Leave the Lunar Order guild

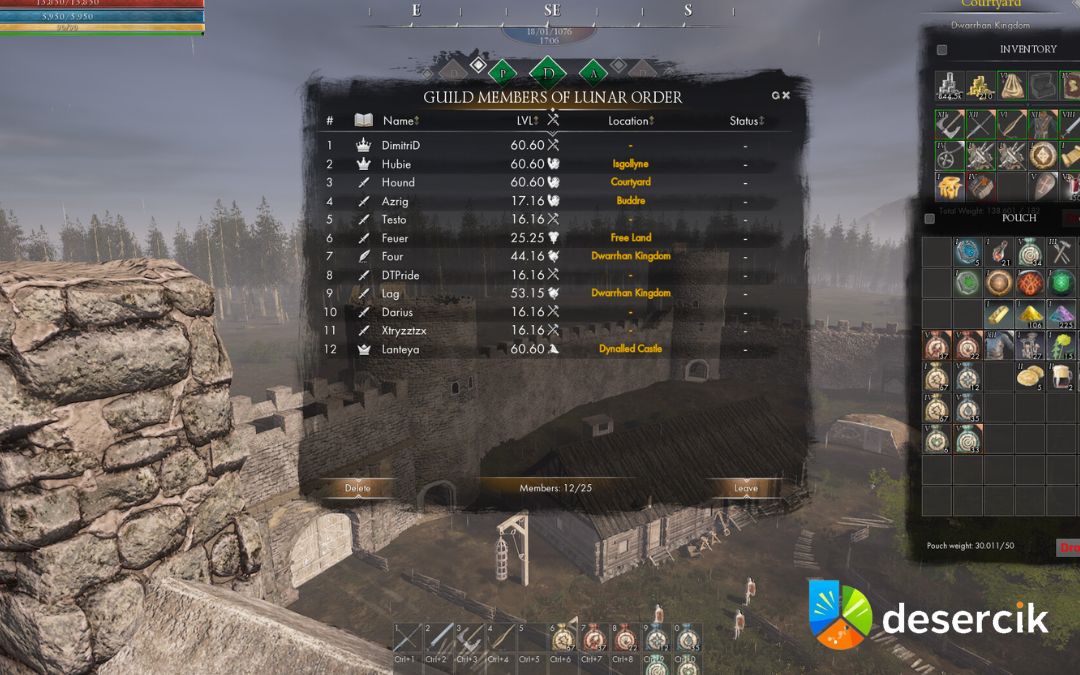(x=746, y=488)
